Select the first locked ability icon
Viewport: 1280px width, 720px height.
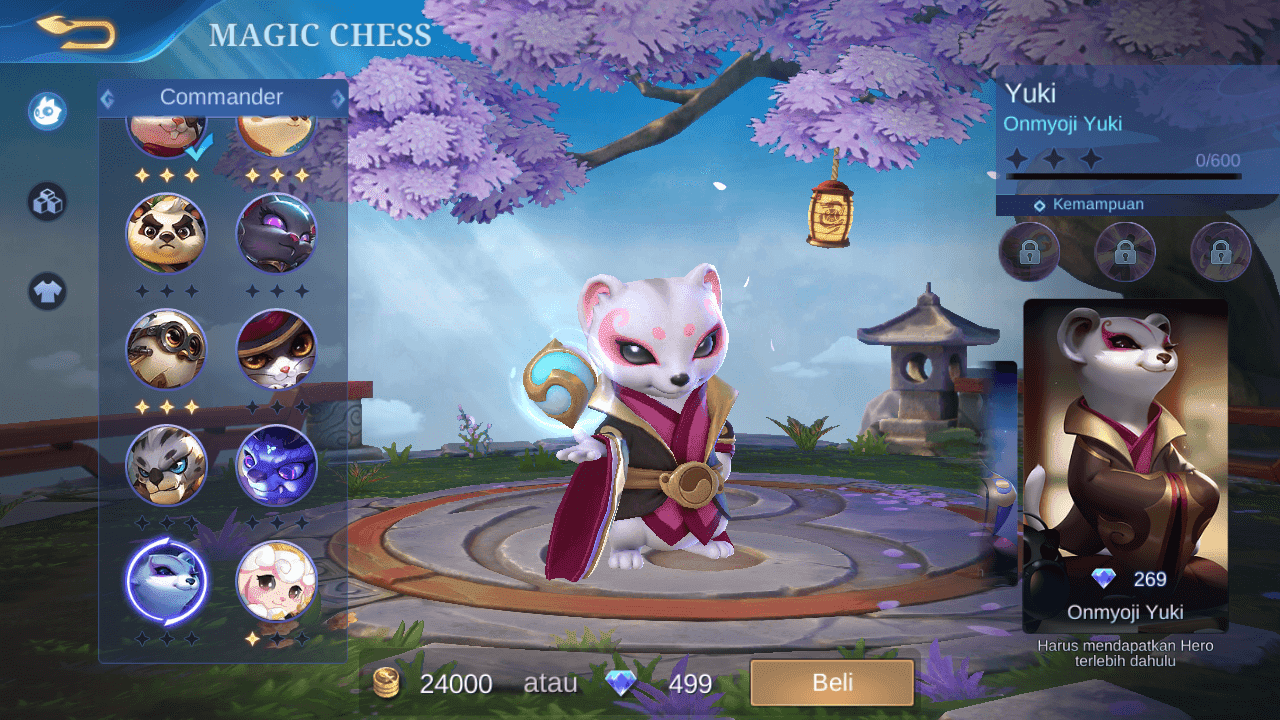tap(1029, 252)
